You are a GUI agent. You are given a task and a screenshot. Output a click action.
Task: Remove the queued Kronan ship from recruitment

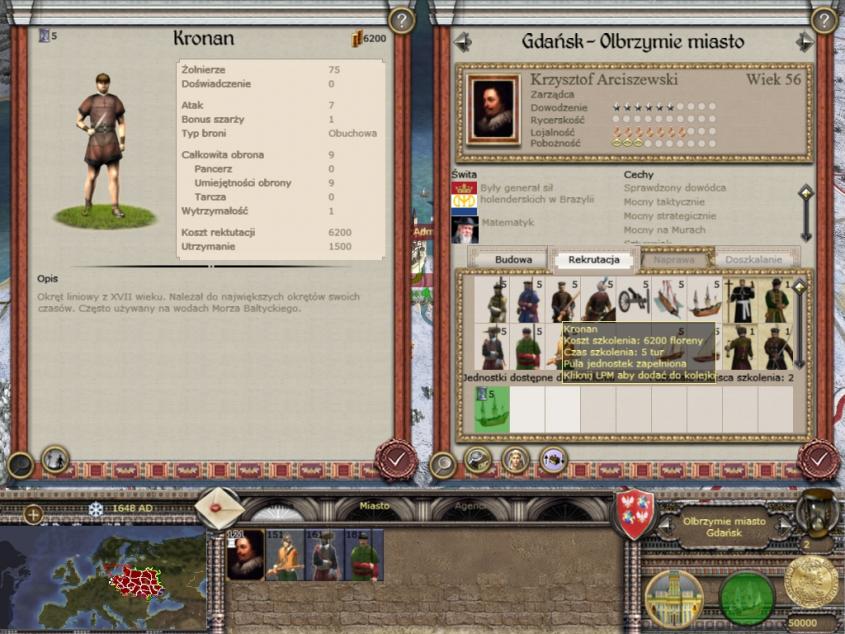492,411
